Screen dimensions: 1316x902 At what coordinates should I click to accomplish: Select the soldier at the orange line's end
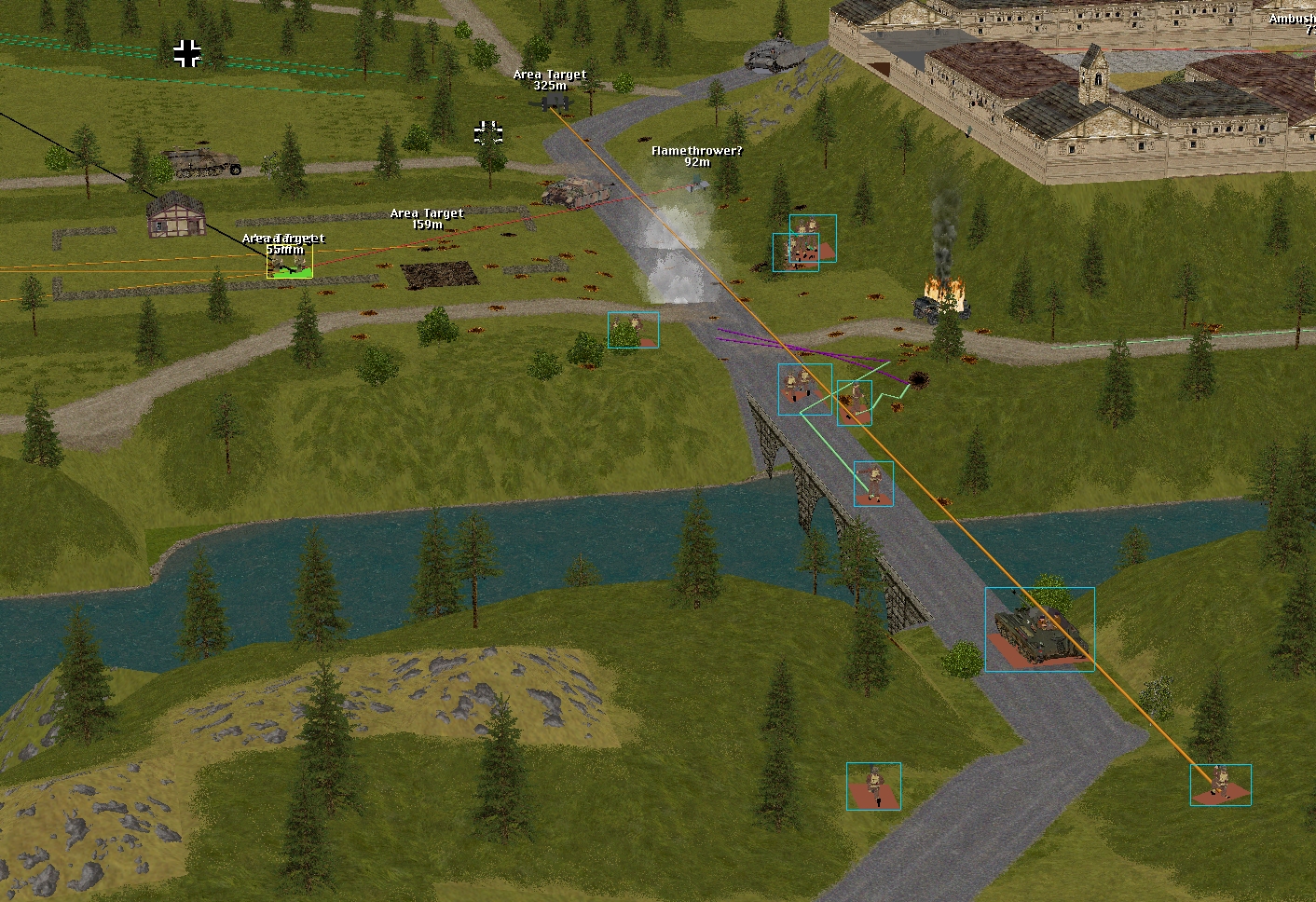pyautogui.click(x=1220, y=785)
